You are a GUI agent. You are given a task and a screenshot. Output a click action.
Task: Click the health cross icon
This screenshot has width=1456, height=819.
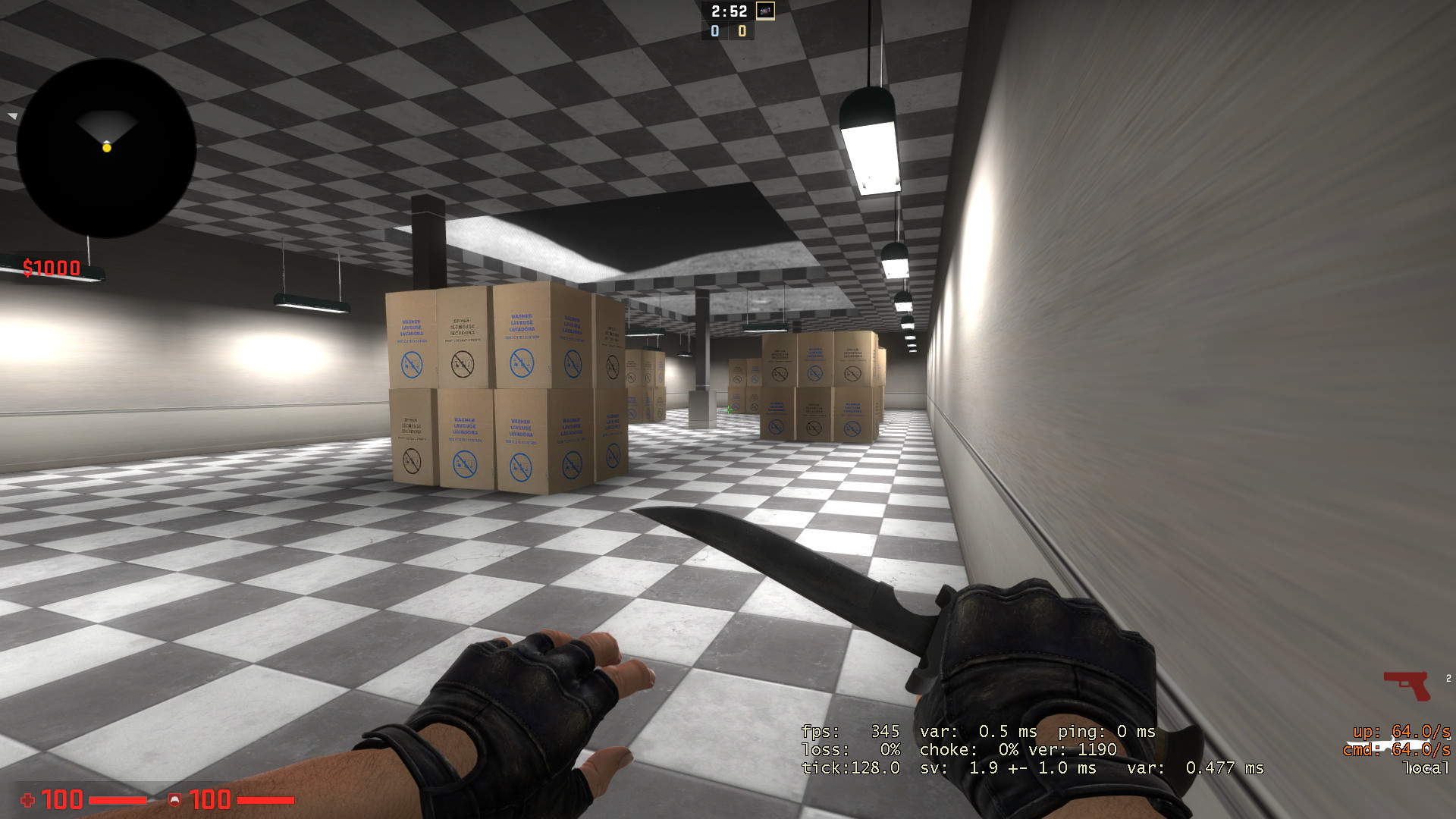point(27,801)
